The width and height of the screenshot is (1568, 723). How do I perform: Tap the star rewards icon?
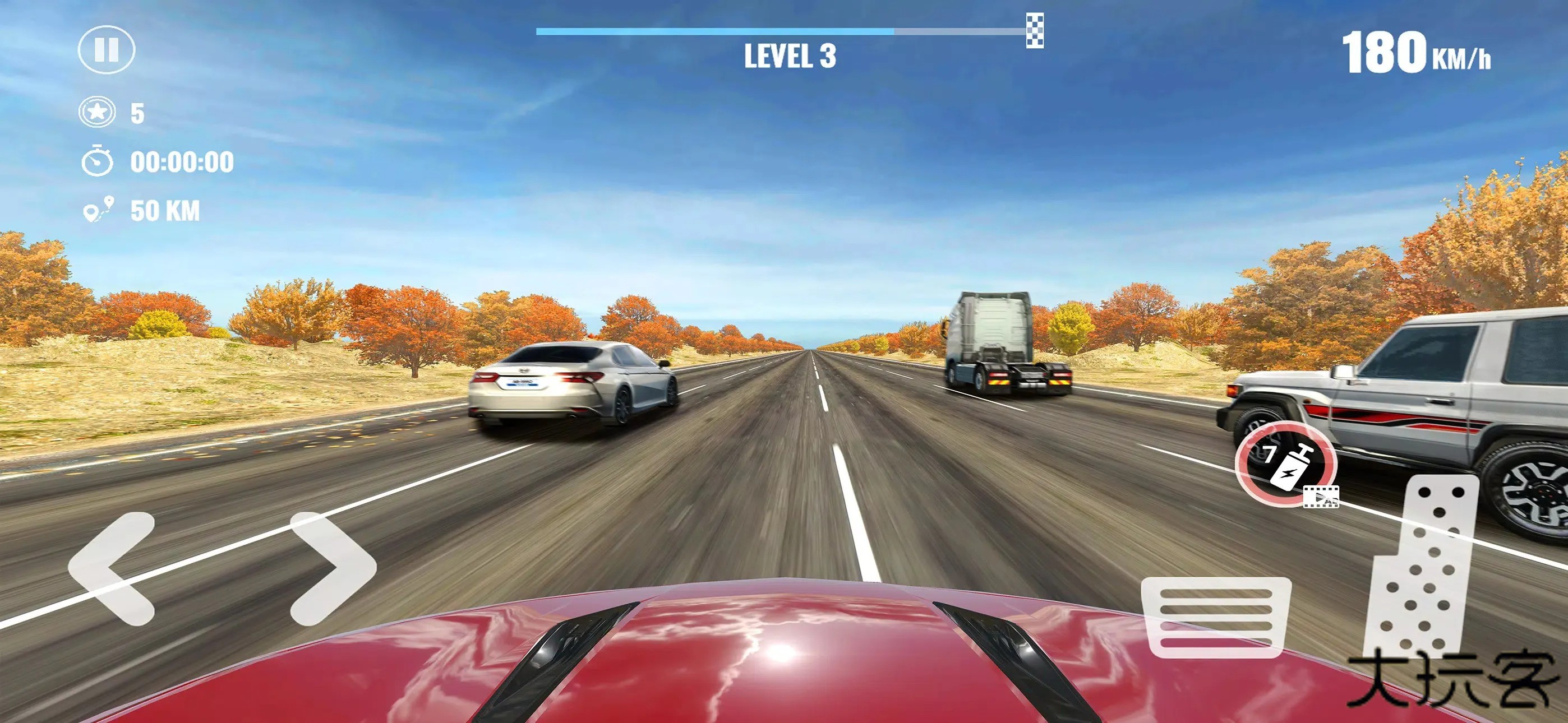[x=99, y=113]
